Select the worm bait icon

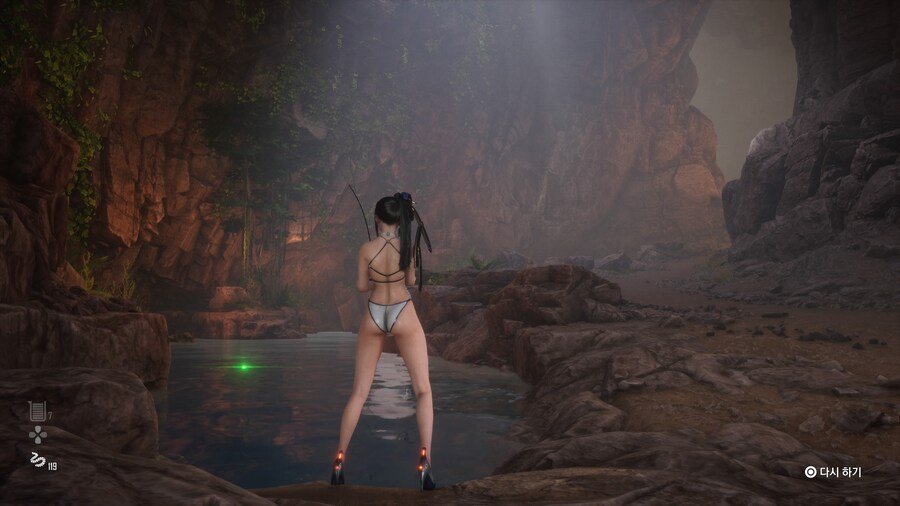coord(37,459)
